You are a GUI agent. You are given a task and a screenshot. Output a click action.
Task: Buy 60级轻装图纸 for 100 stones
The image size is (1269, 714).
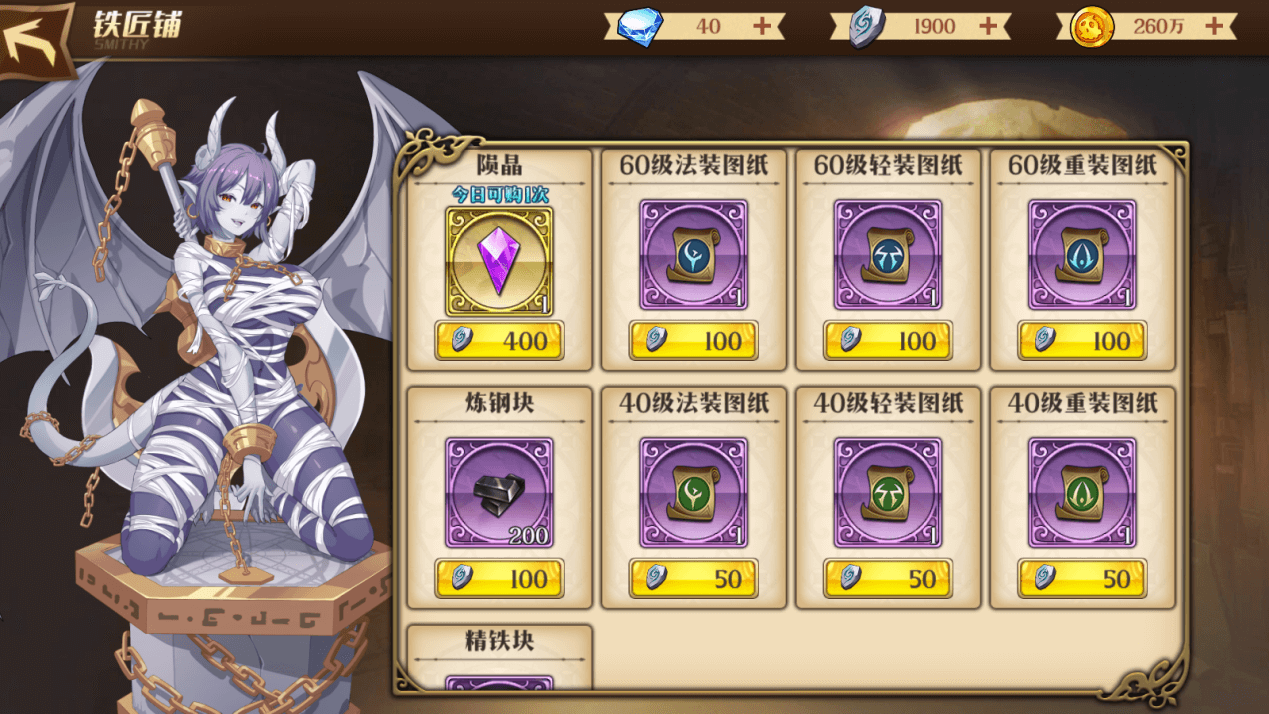tap(887, 341)
